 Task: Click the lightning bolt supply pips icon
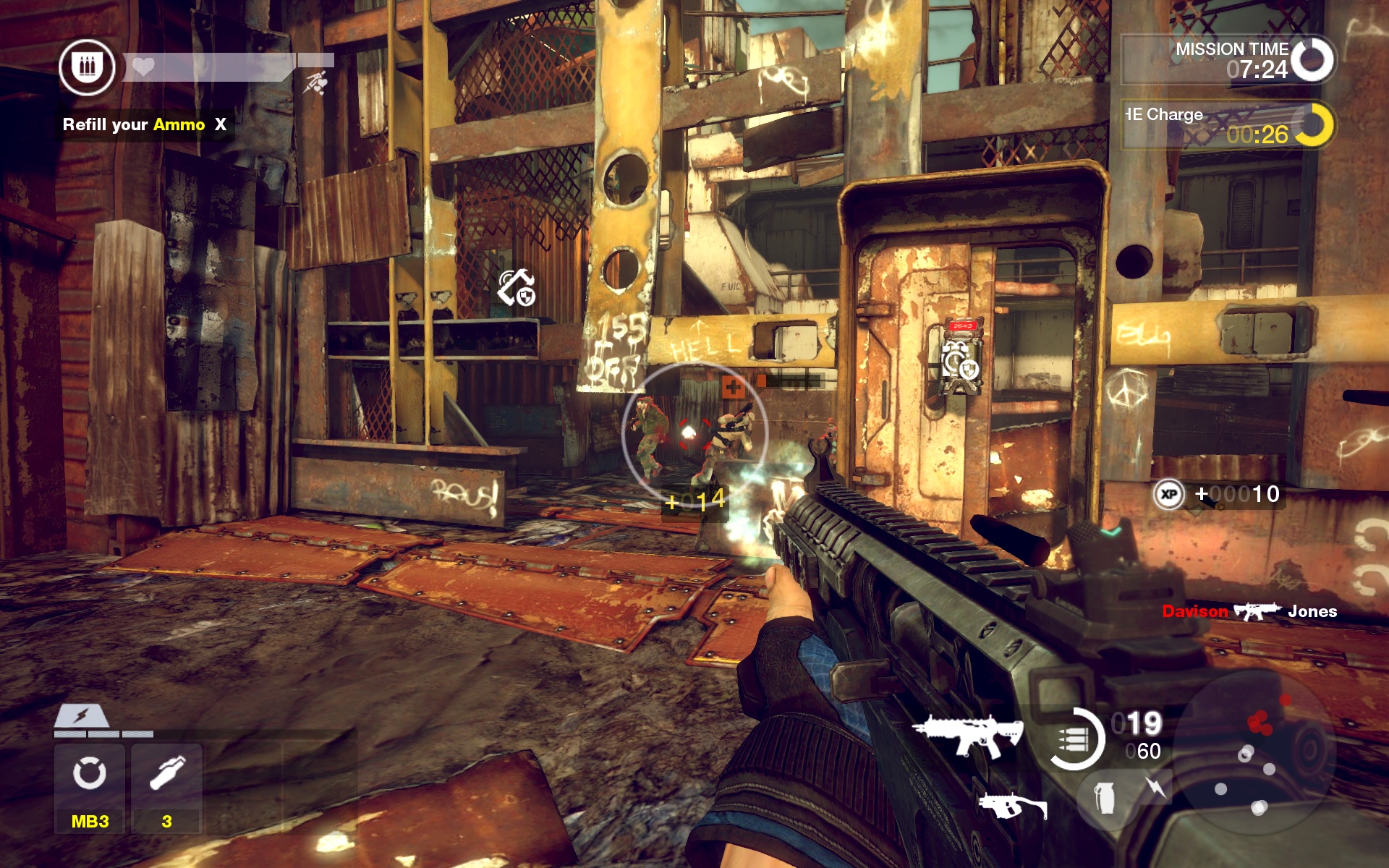coord(82,716)
